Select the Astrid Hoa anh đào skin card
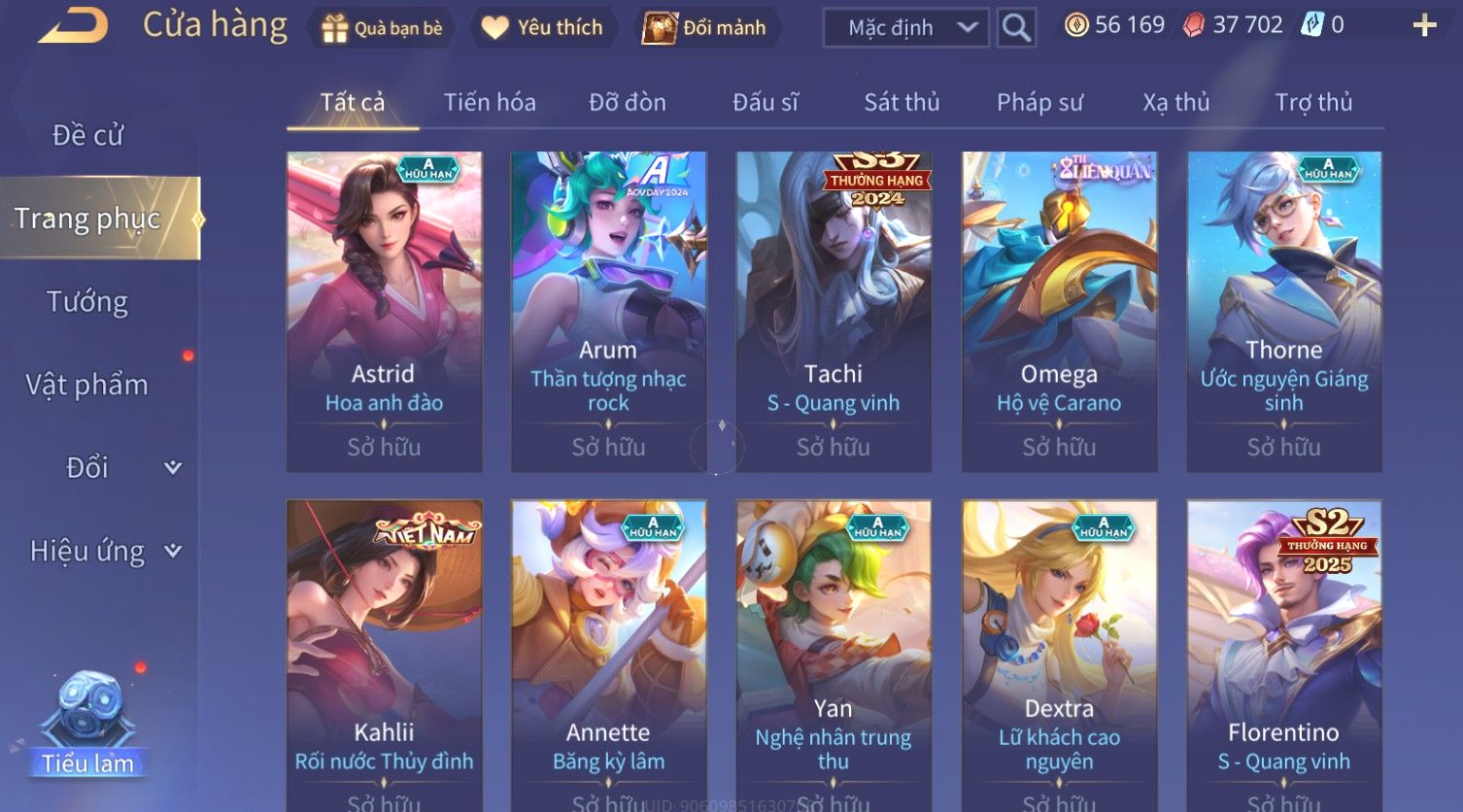Image resolution: width=1463 pixels, height=812 pixels. click(x=384, y=311)
